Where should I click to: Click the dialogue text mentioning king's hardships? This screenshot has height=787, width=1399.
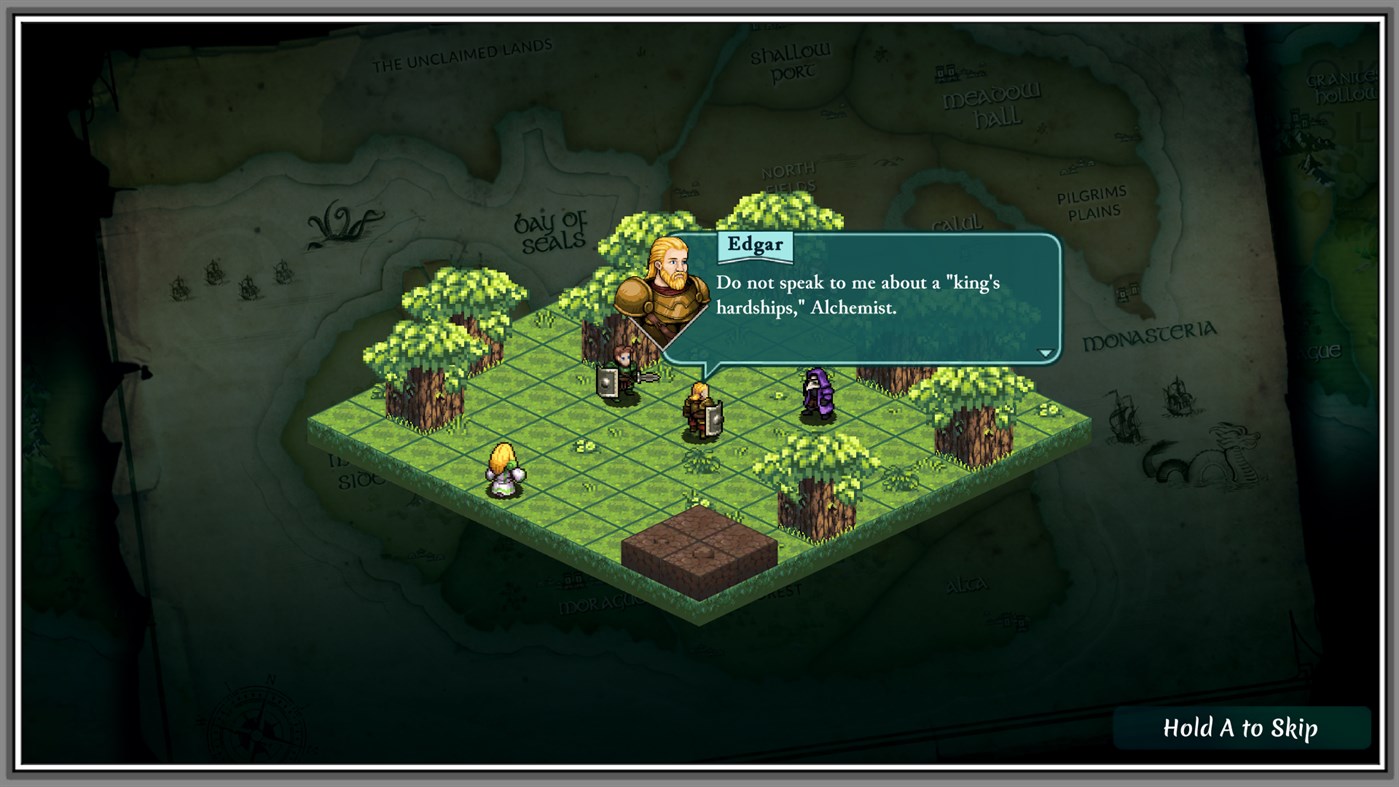click(x=855, y=295)
